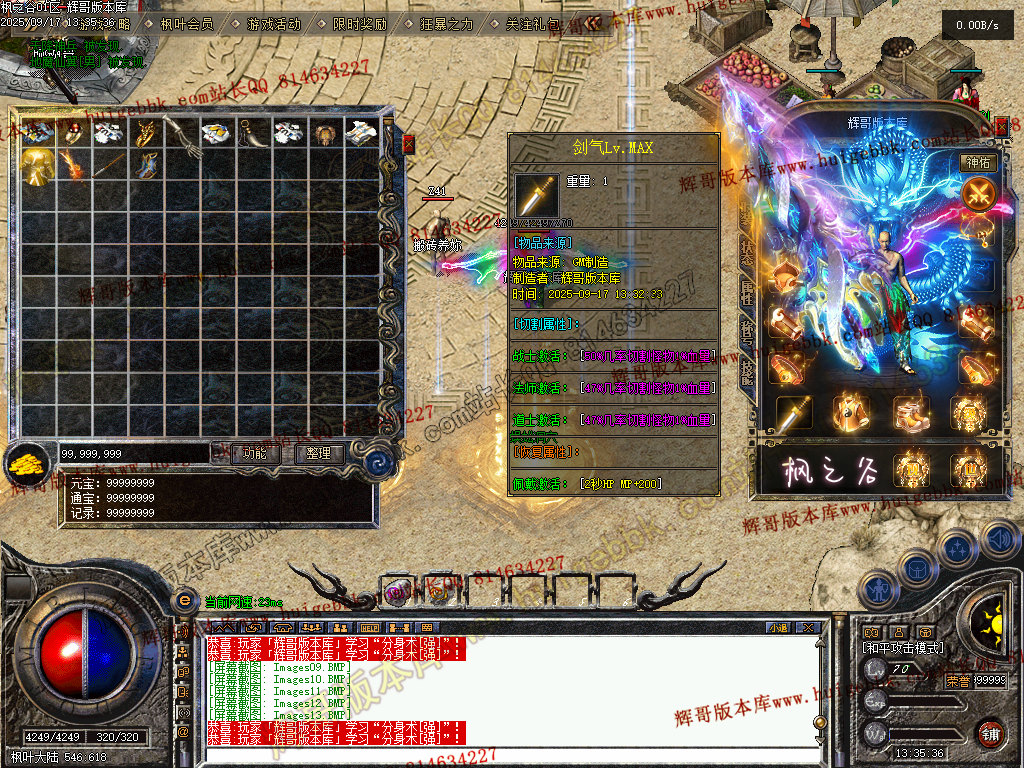Pick the horn necklace item in the bag

pos(253,133)
